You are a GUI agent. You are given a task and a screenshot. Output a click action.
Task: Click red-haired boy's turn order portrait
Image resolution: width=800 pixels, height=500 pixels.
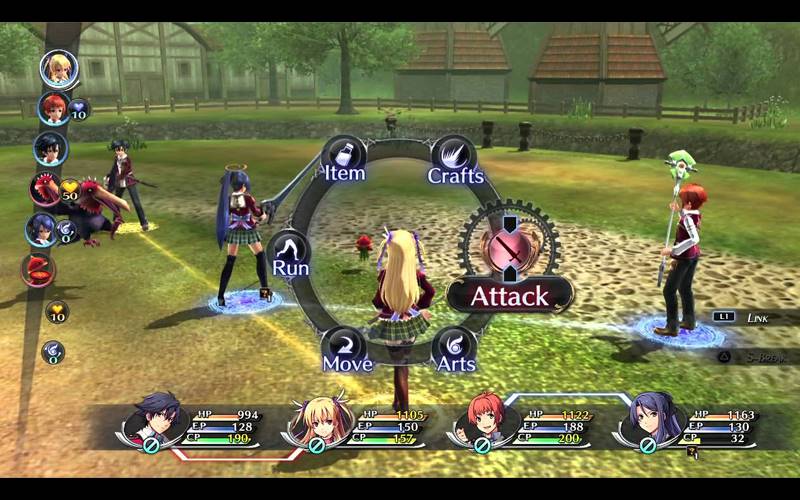[x=53, y=108]
